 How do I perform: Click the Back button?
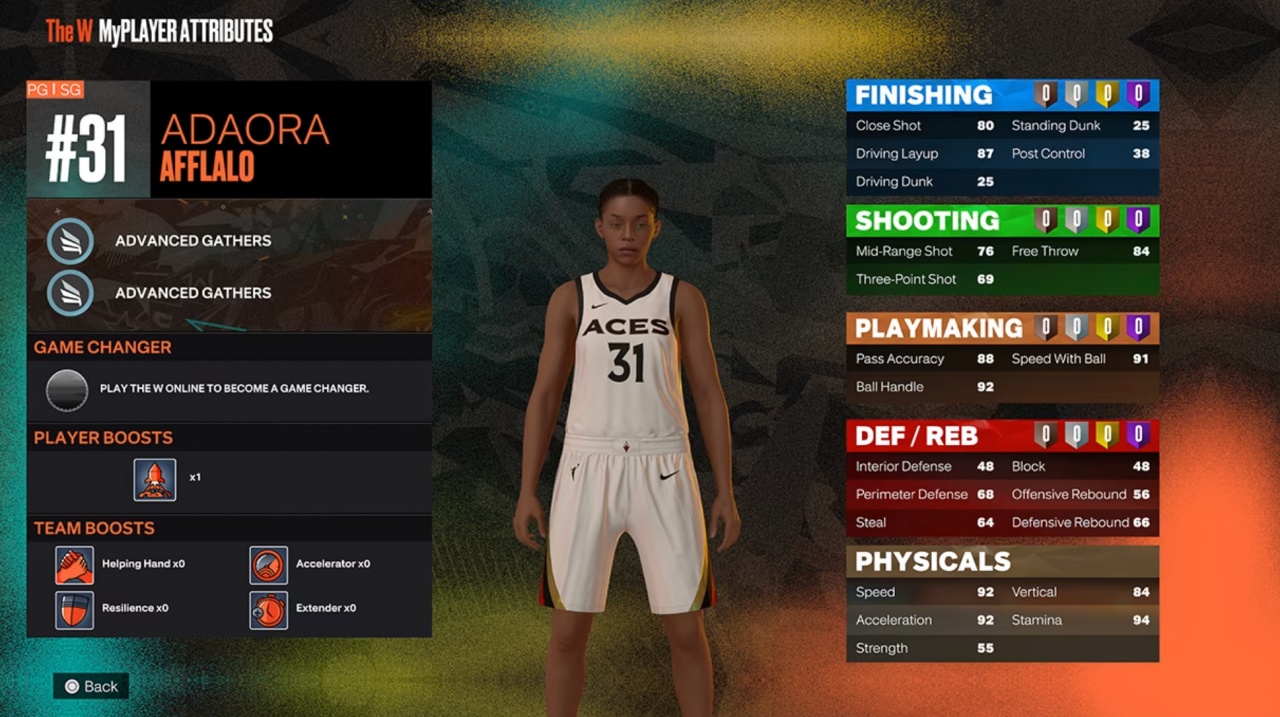click(91, 686)
